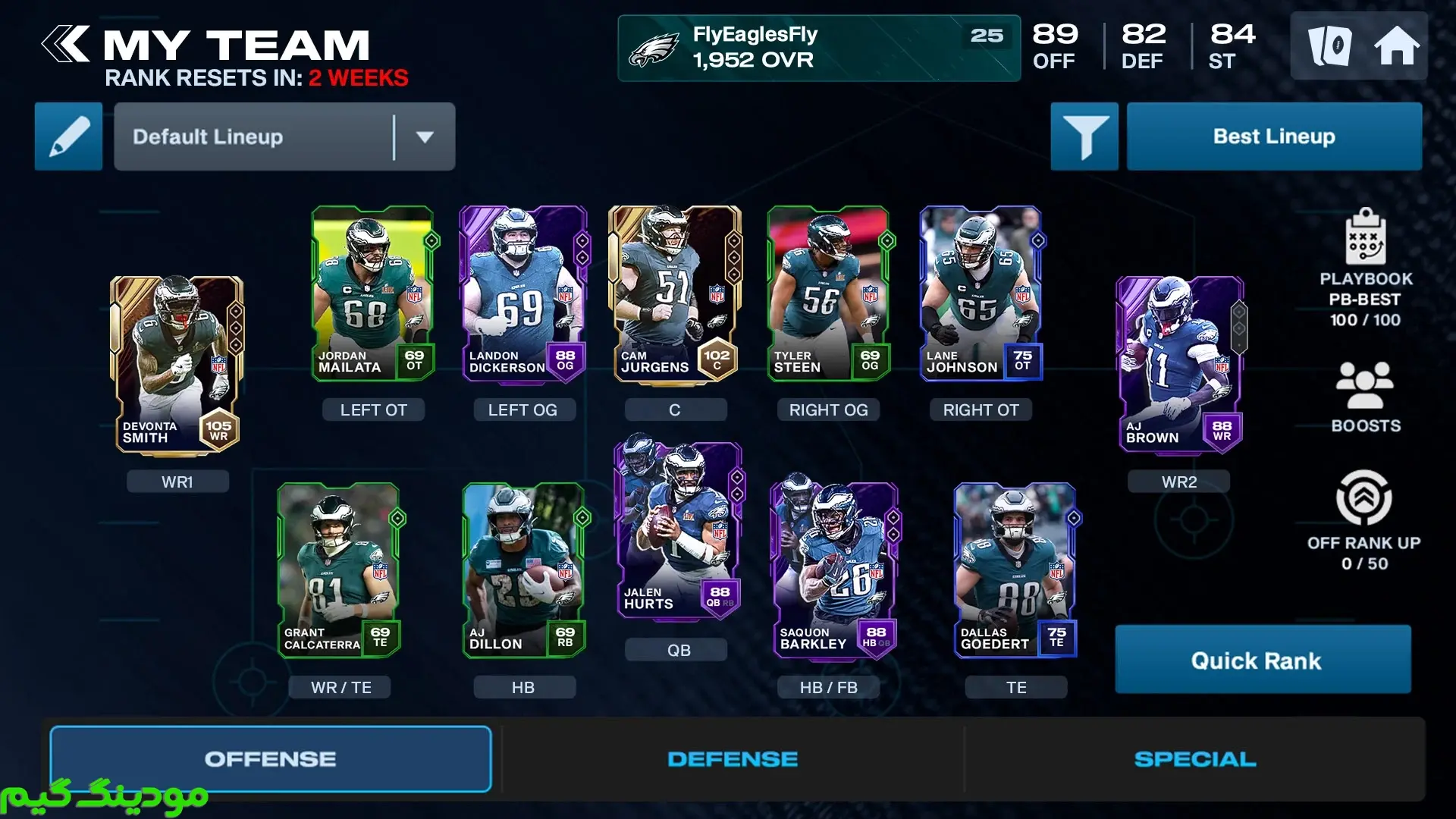Viewport: 1456px width, 819px height.
Task: Select AJ Brown's WR2 card
Action: tap(1179, 366)
